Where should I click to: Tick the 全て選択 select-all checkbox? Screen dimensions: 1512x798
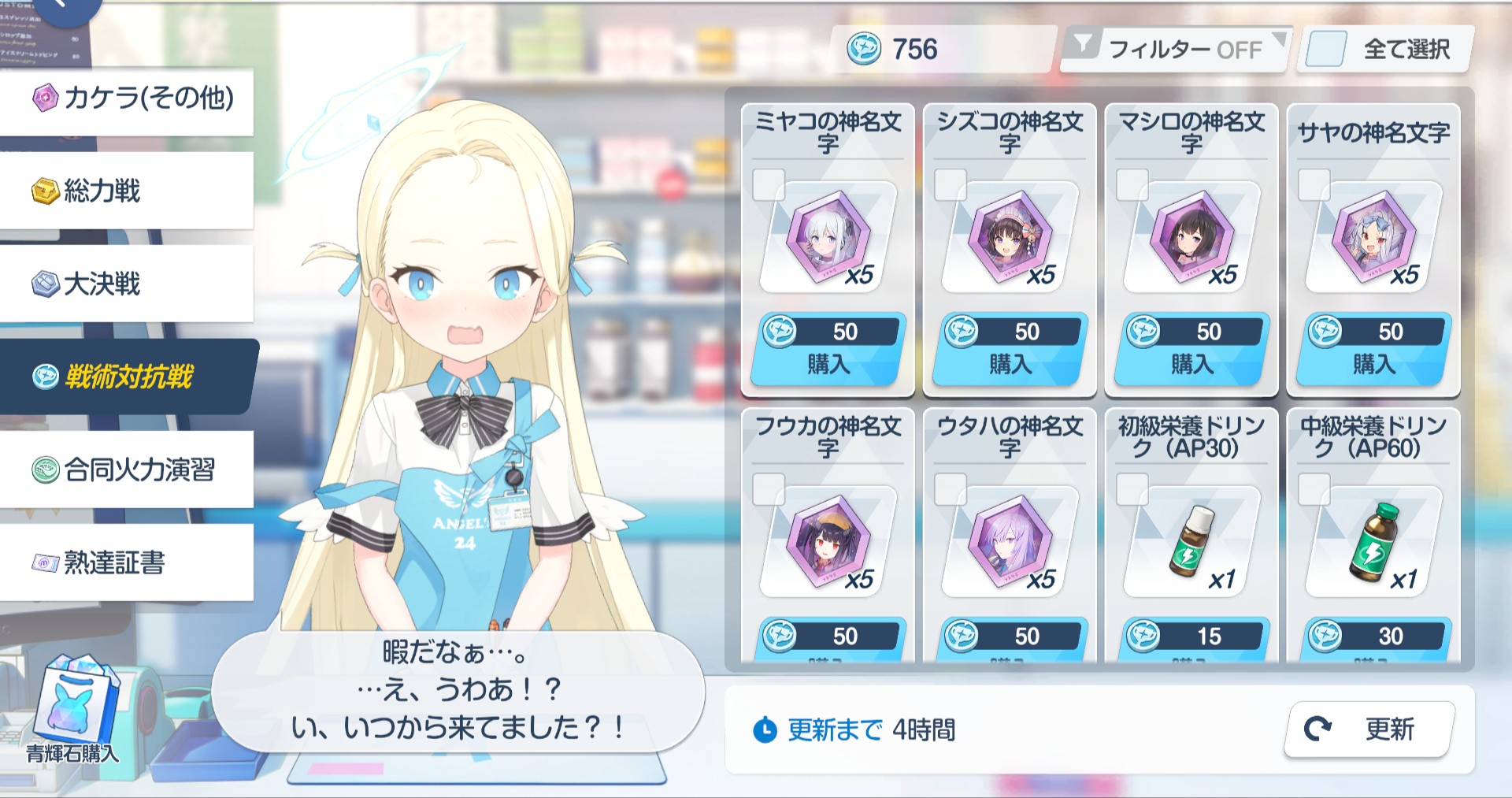[1325, 49]
